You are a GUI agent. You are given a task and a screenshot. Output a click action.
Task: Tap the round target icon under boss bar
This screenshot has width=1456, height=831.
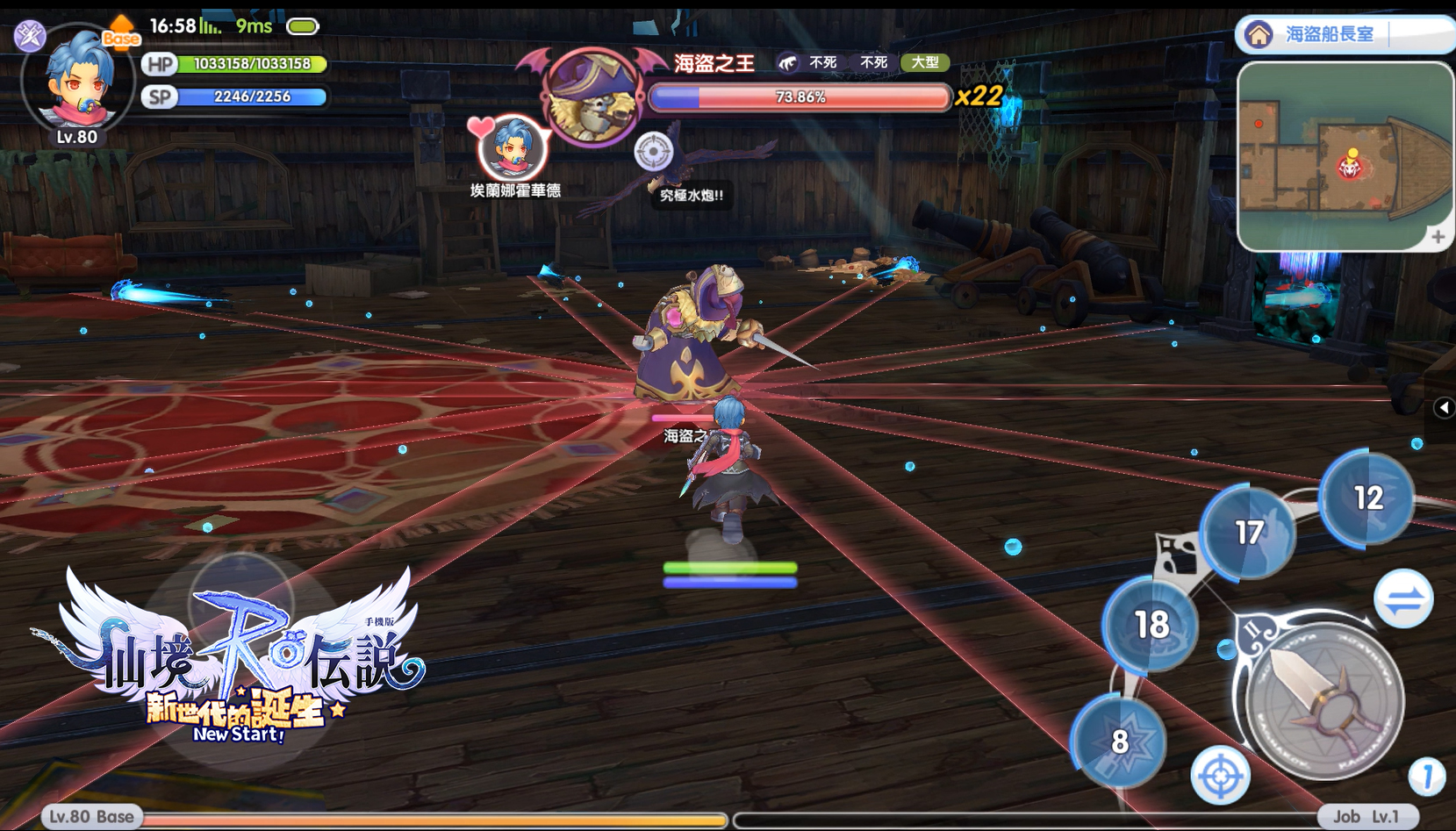pos(653,152)
